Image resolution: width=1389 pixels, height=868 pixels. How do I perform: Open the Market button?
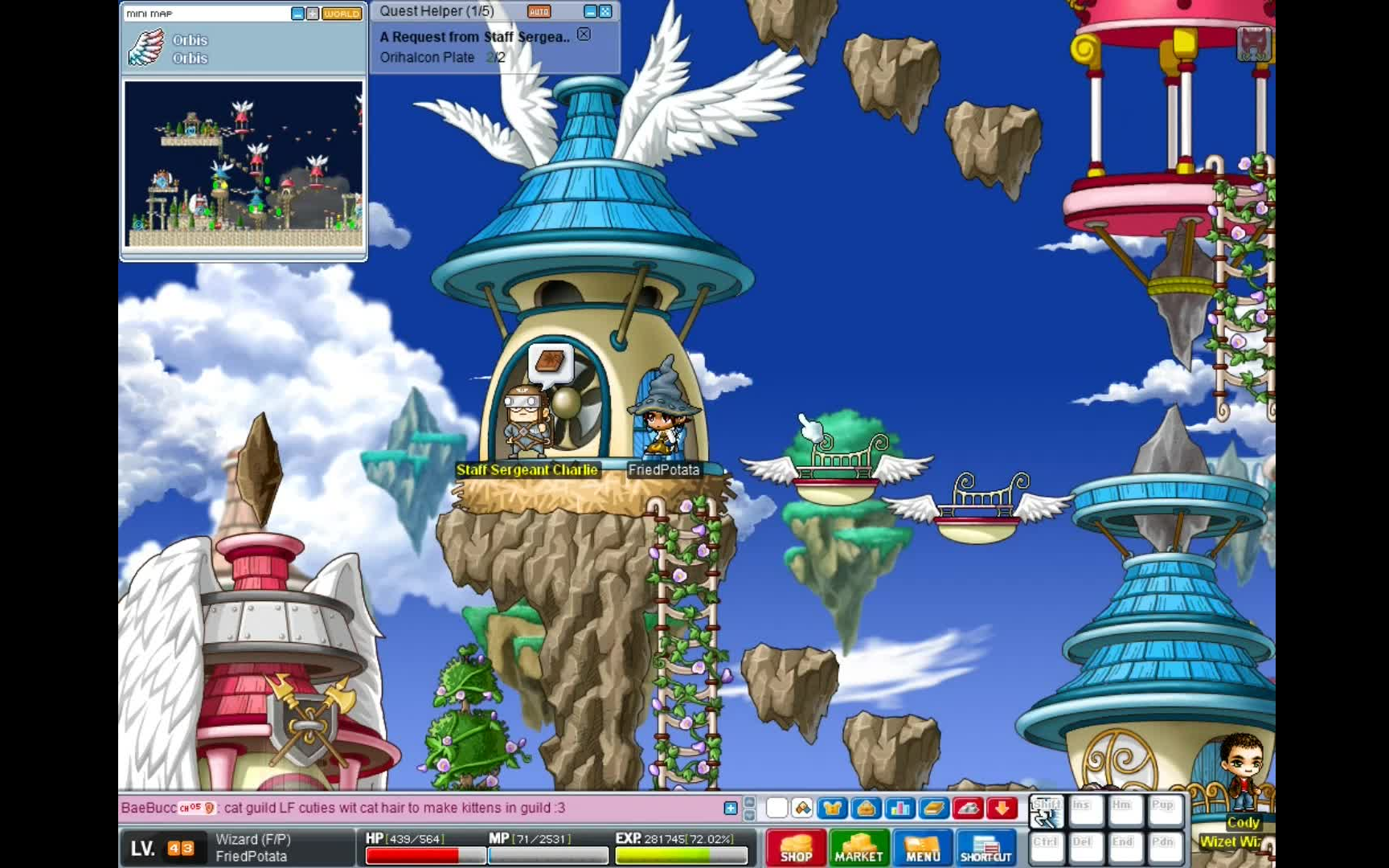click(x=858, y=848)
